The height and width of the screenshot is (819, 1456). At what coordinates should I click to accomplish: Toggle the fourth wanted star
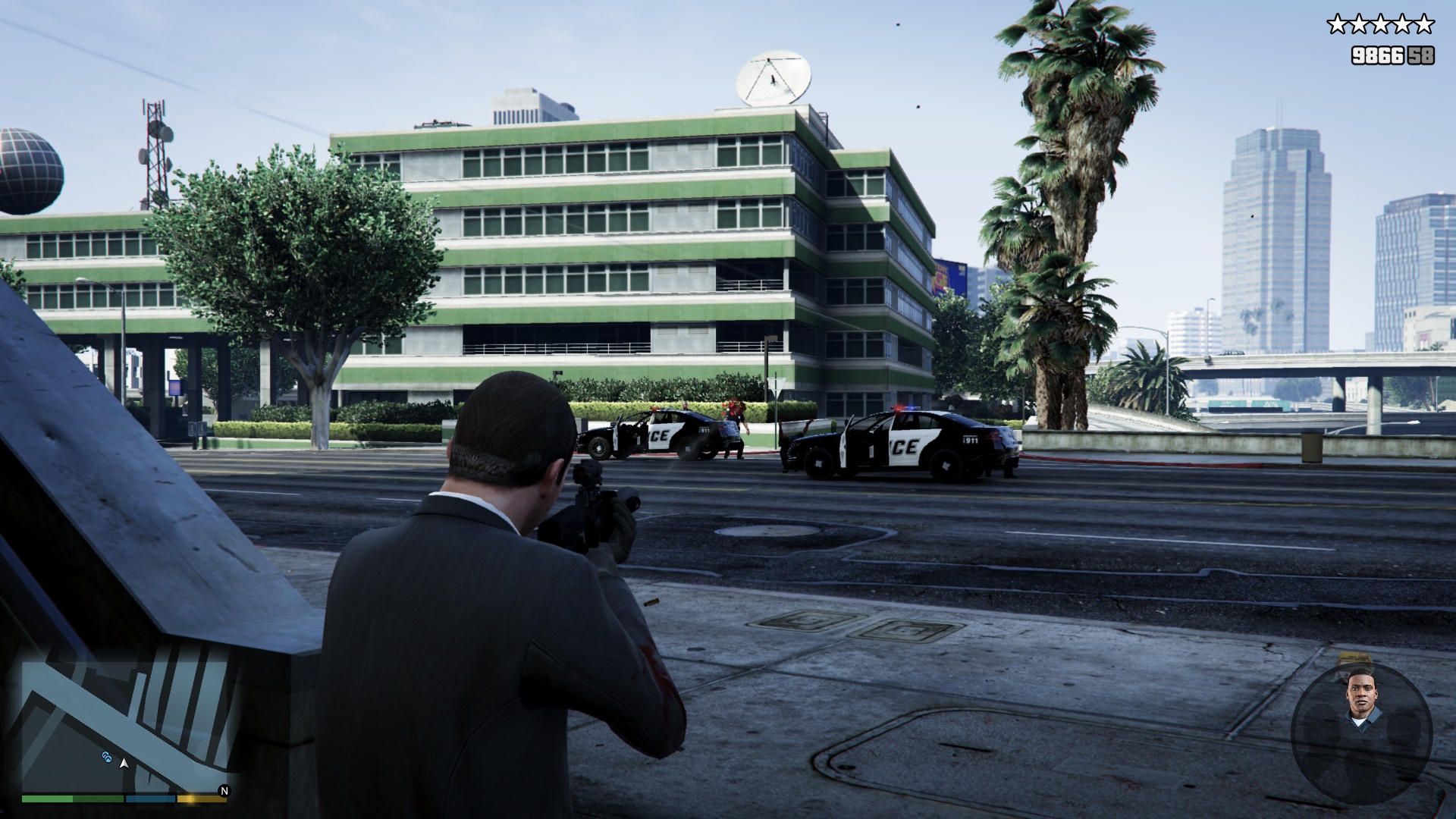[x=1402, y=24]
